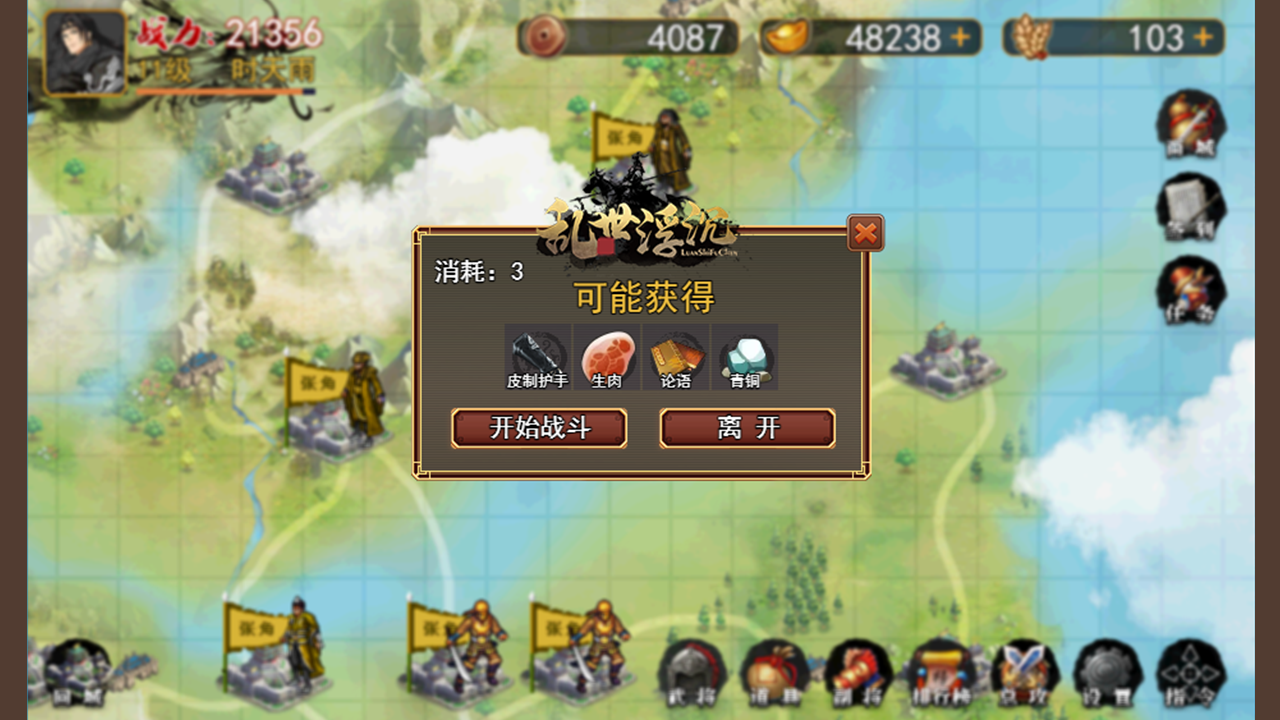Open the 任务 quest panel

(1190, 292)
